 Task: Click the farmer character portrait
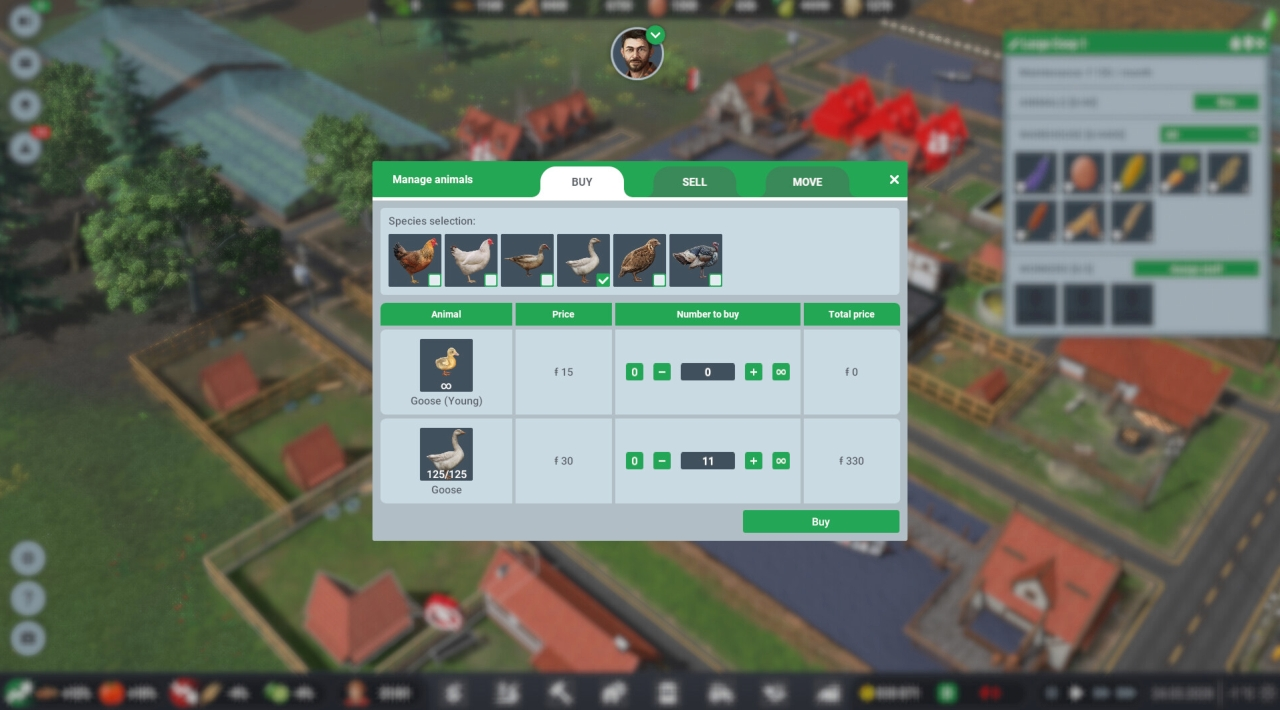[x=637, y=54]
